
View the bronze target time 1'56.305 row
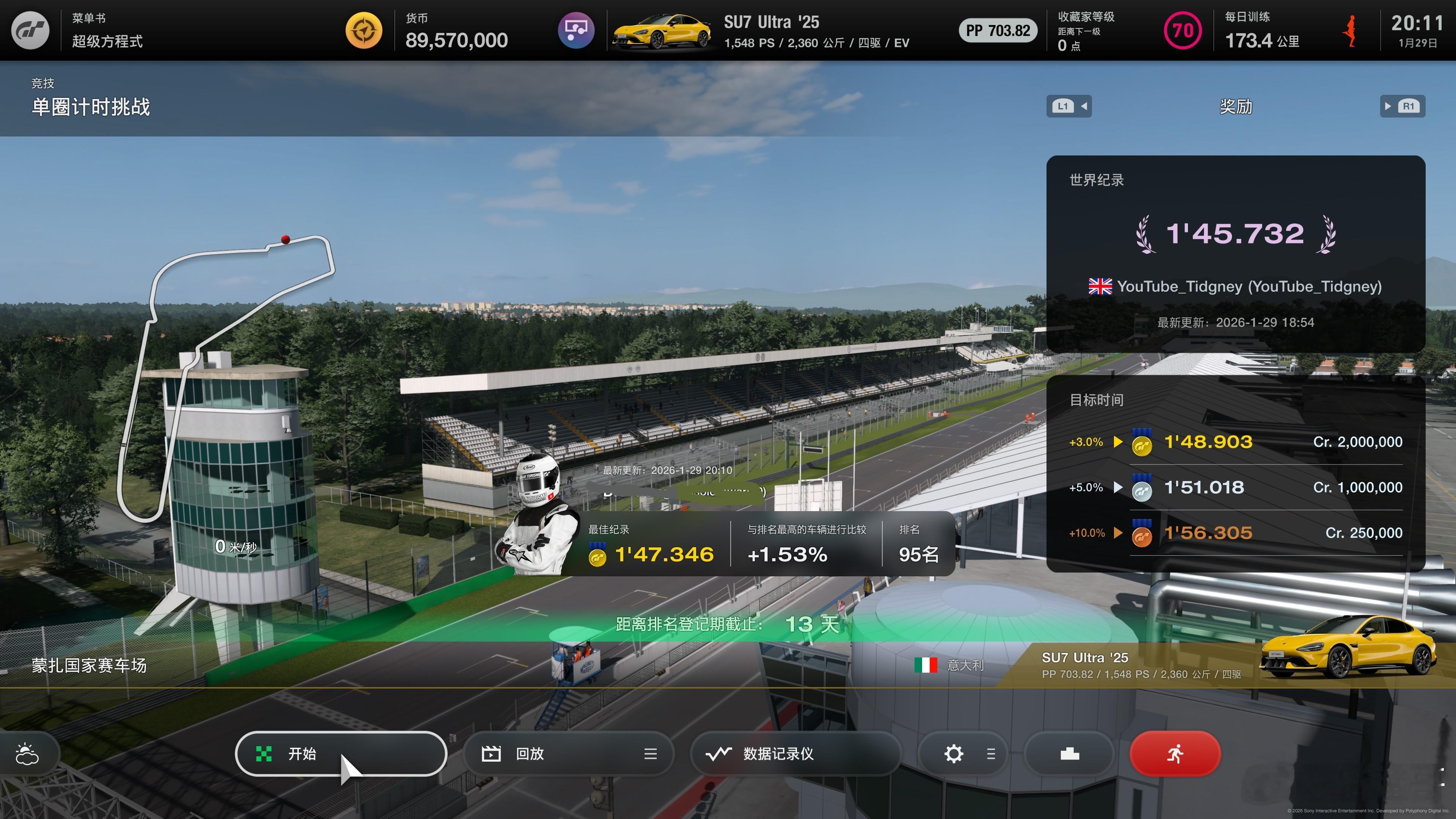tap(1235, 533)
